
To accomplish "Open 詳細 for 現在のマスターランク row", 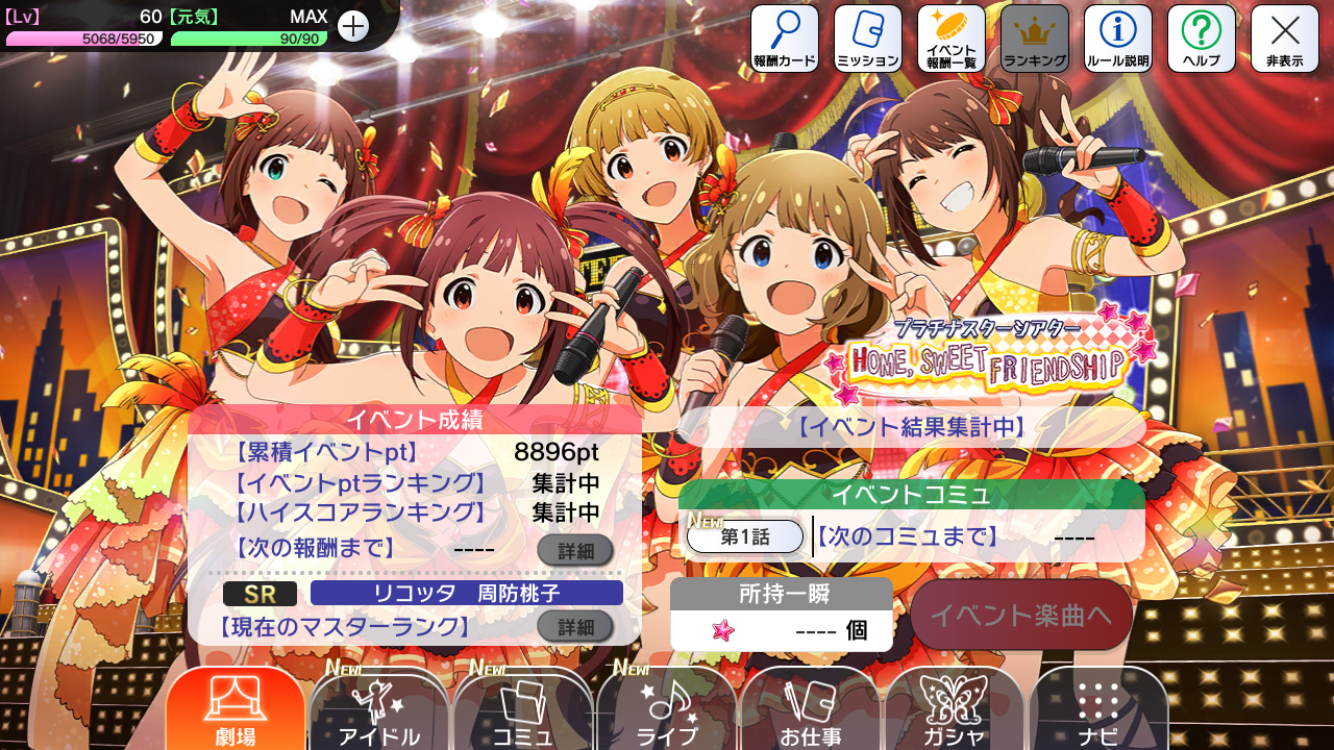I will [x=575, y=627].
